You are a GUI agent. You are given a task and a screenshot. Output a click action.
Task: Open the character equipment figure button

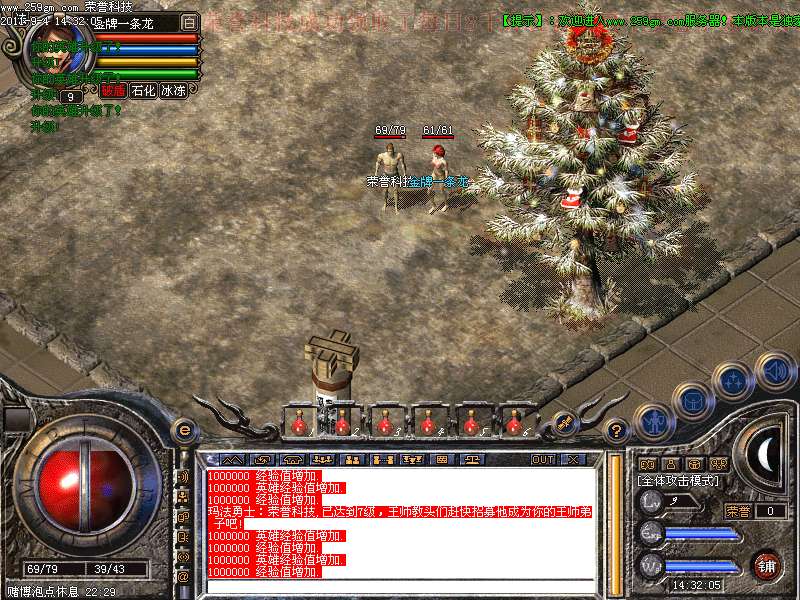click(653, 423)
